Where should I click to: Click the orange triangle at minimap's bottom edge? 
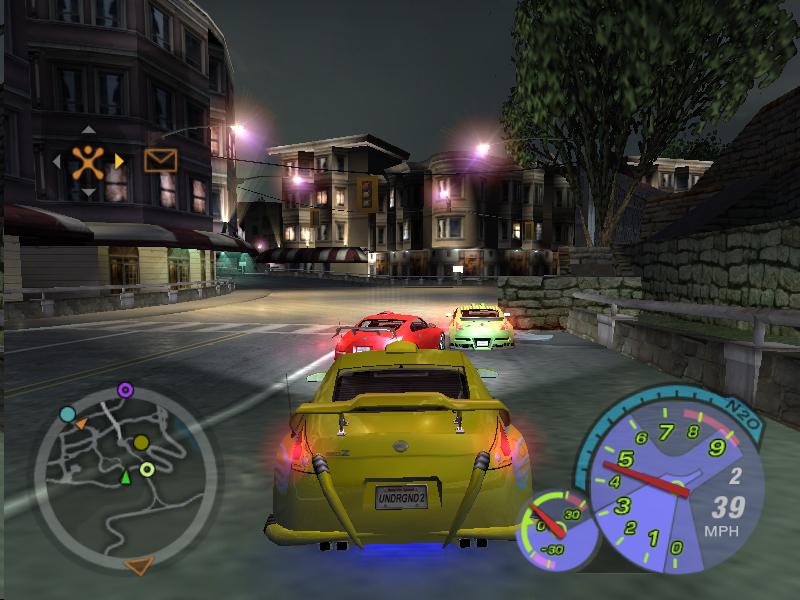point(139,566)
